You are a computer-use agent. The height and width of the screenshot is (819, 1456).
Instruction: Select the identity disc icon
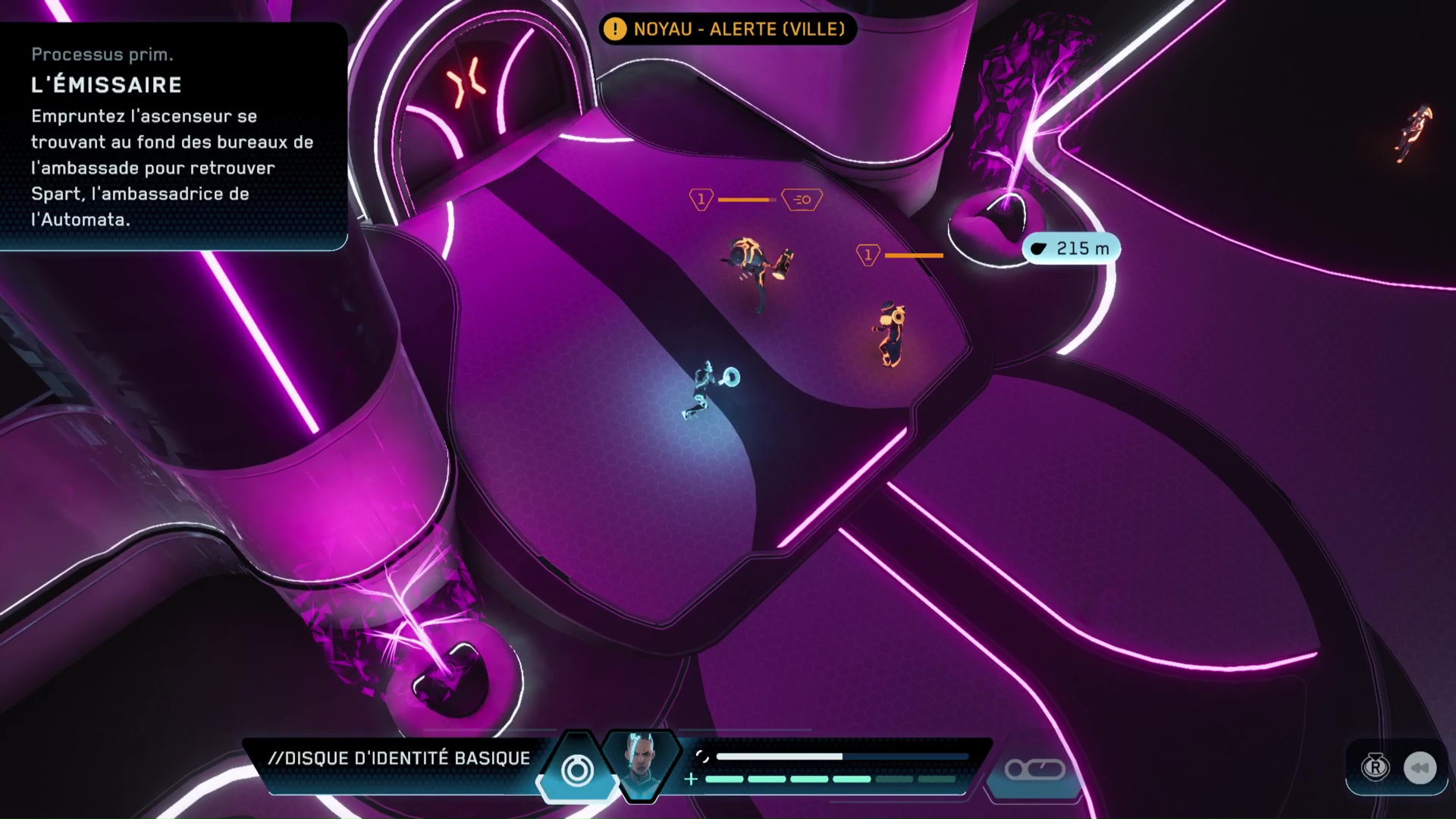[x=577, y=770]
